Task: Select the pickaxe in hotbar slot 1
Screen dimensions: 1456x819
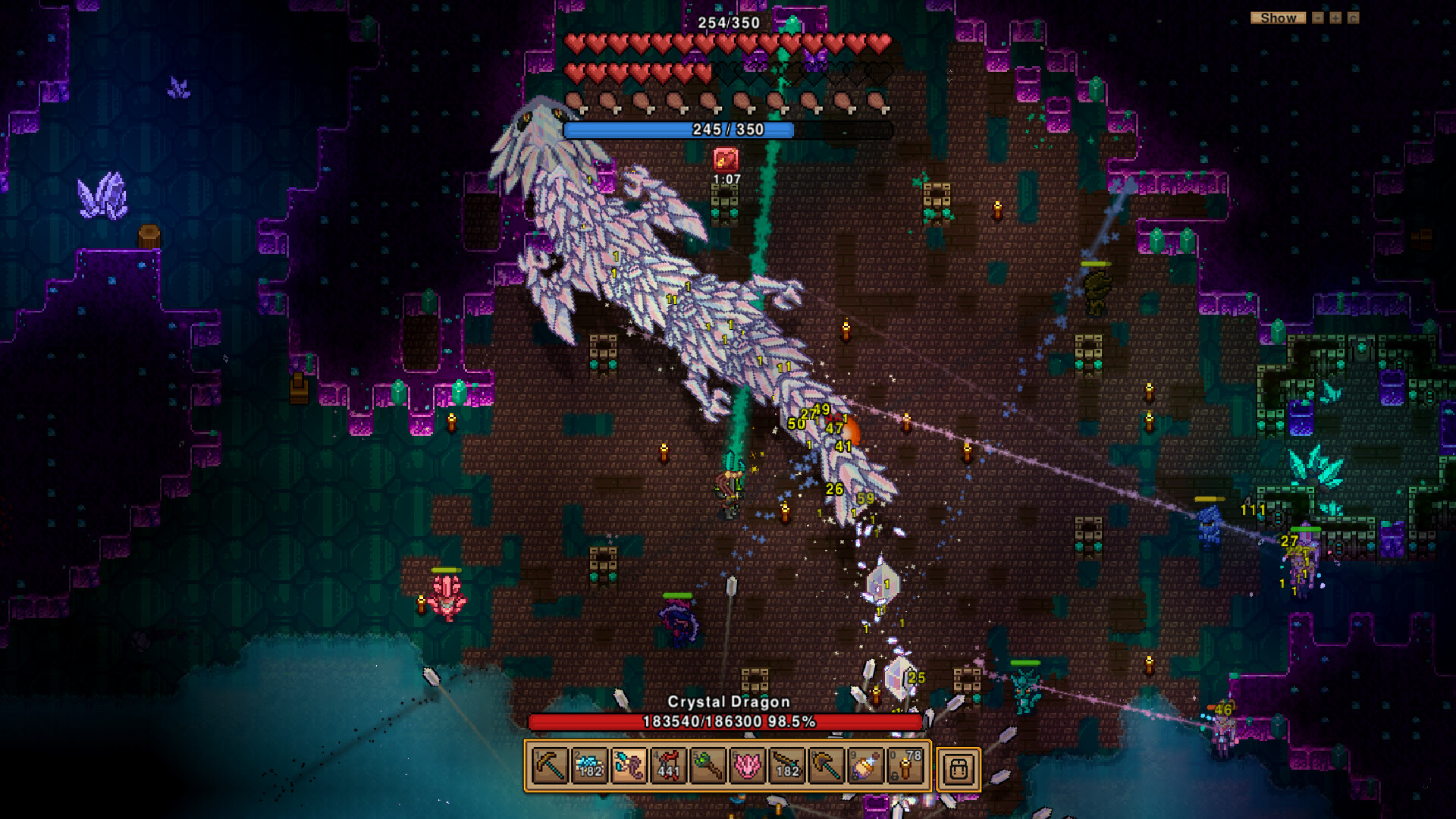Action: point(550,767)
